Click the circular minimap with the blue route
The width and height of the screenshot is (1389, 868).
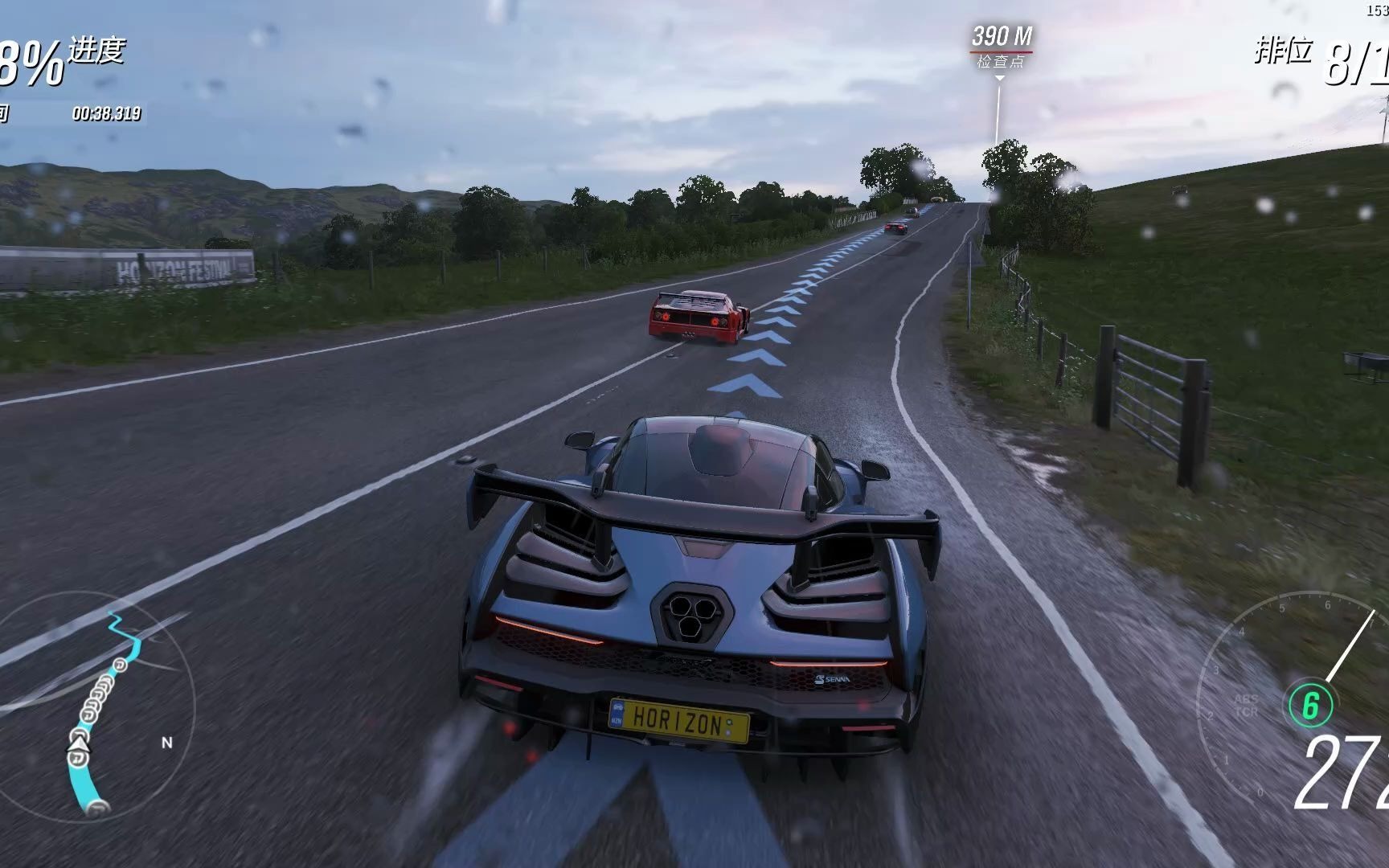[x=96, y=707]
